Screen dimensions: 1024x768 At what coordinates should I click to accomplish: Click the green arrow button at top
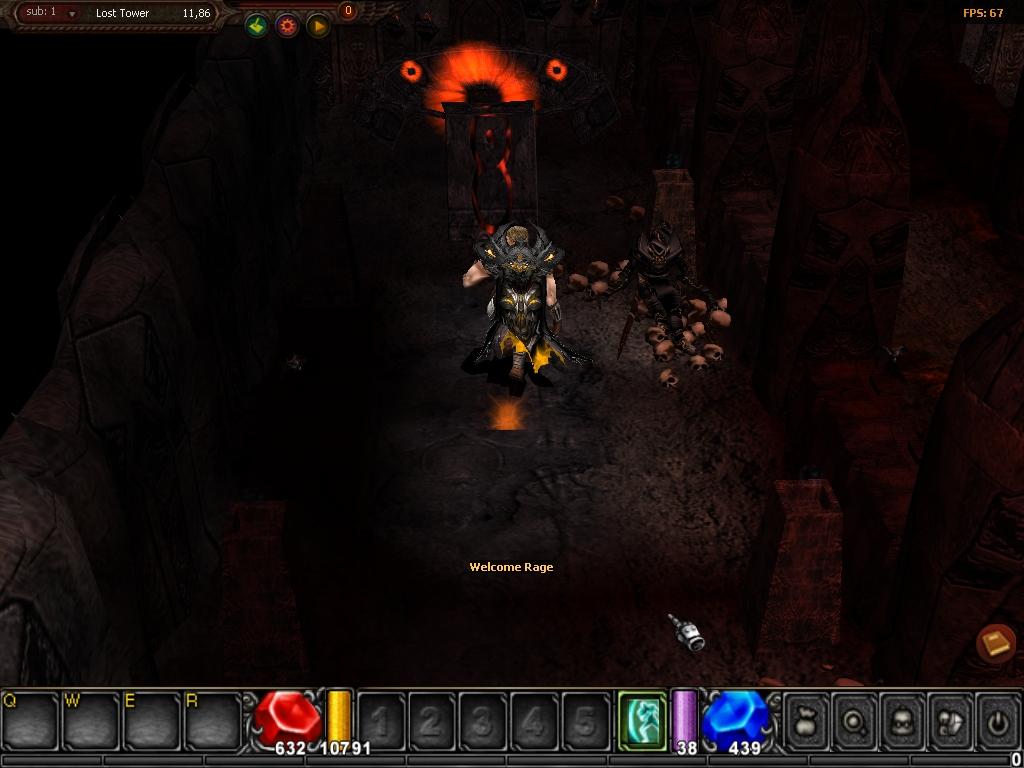pyautogui.click(x=257, y=26)
